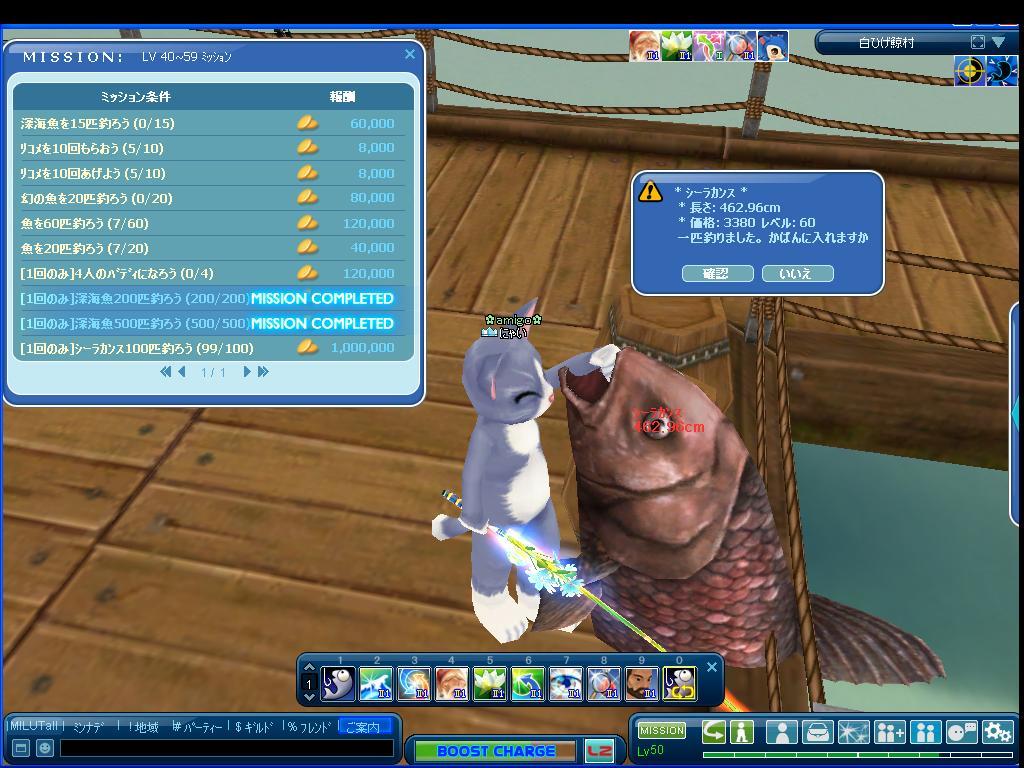Viewport: 1024px width, 768px height.
Task: Use the magnifying glass skill
Action: pyautogui.click(x=603, y=684)
